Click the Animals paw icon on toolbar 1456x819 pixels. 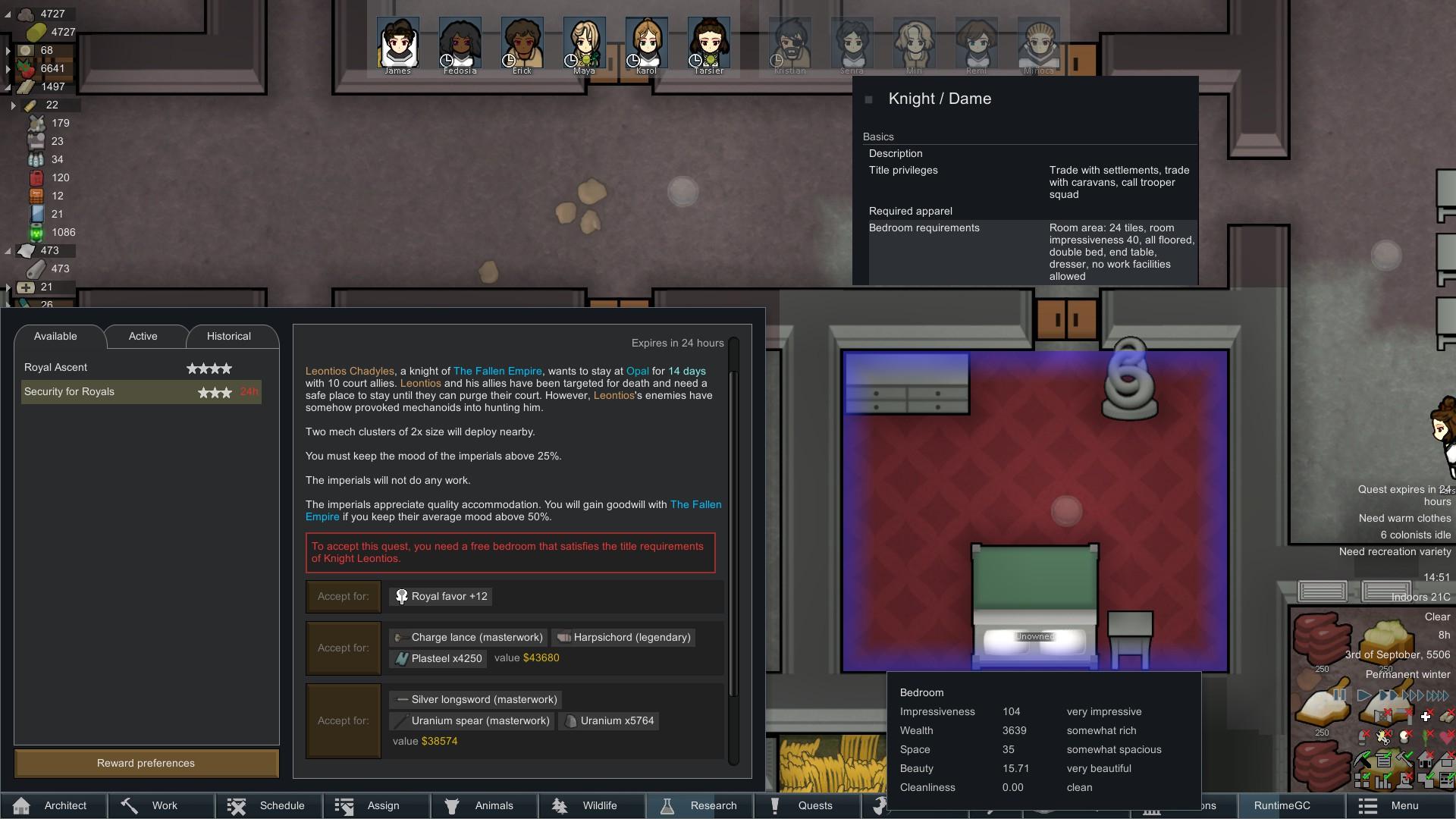coord(453,805)
